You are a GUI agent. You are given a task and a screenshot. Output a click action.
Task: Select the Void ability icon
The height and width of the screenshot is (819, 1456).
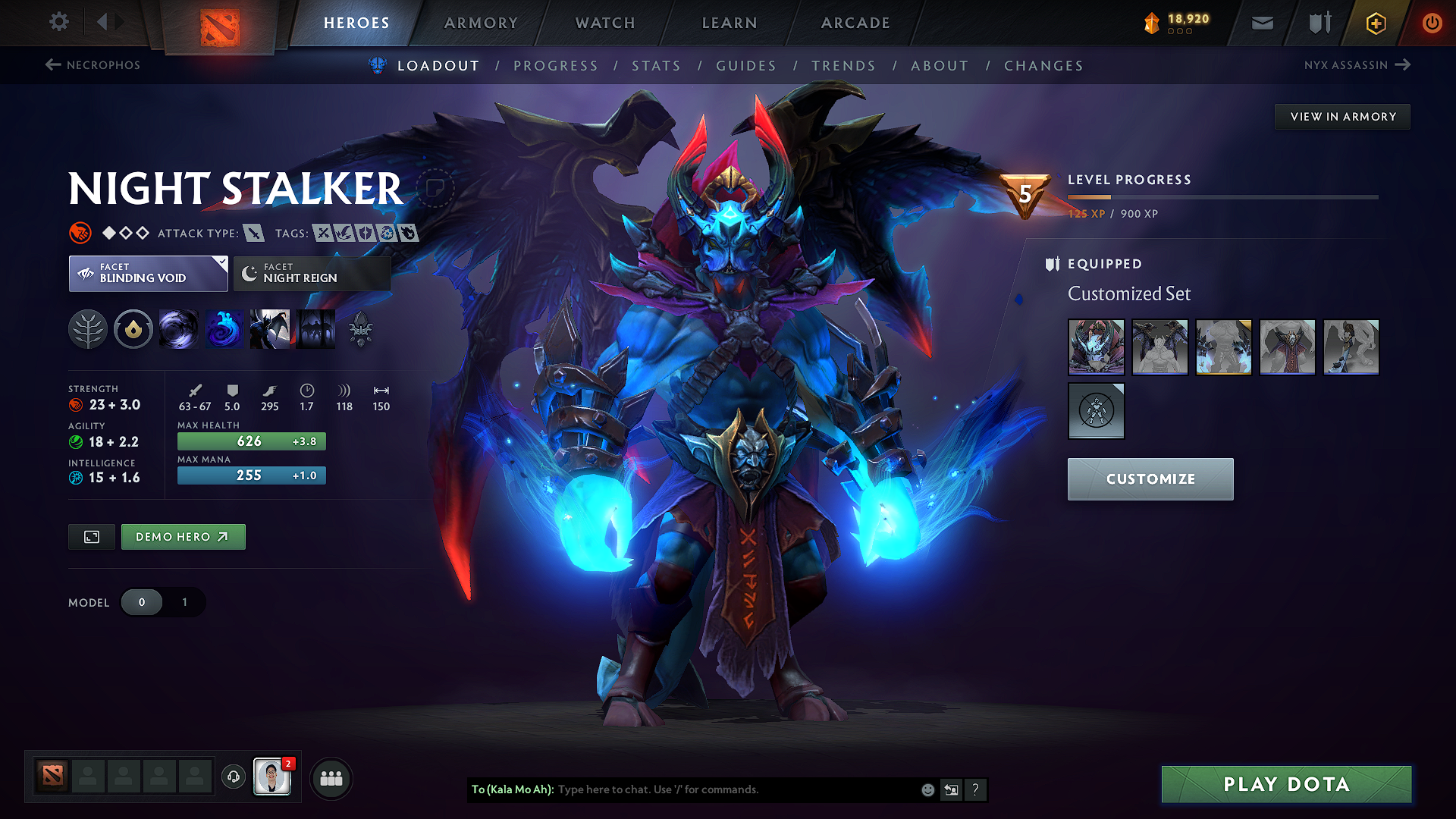[179, 329]
